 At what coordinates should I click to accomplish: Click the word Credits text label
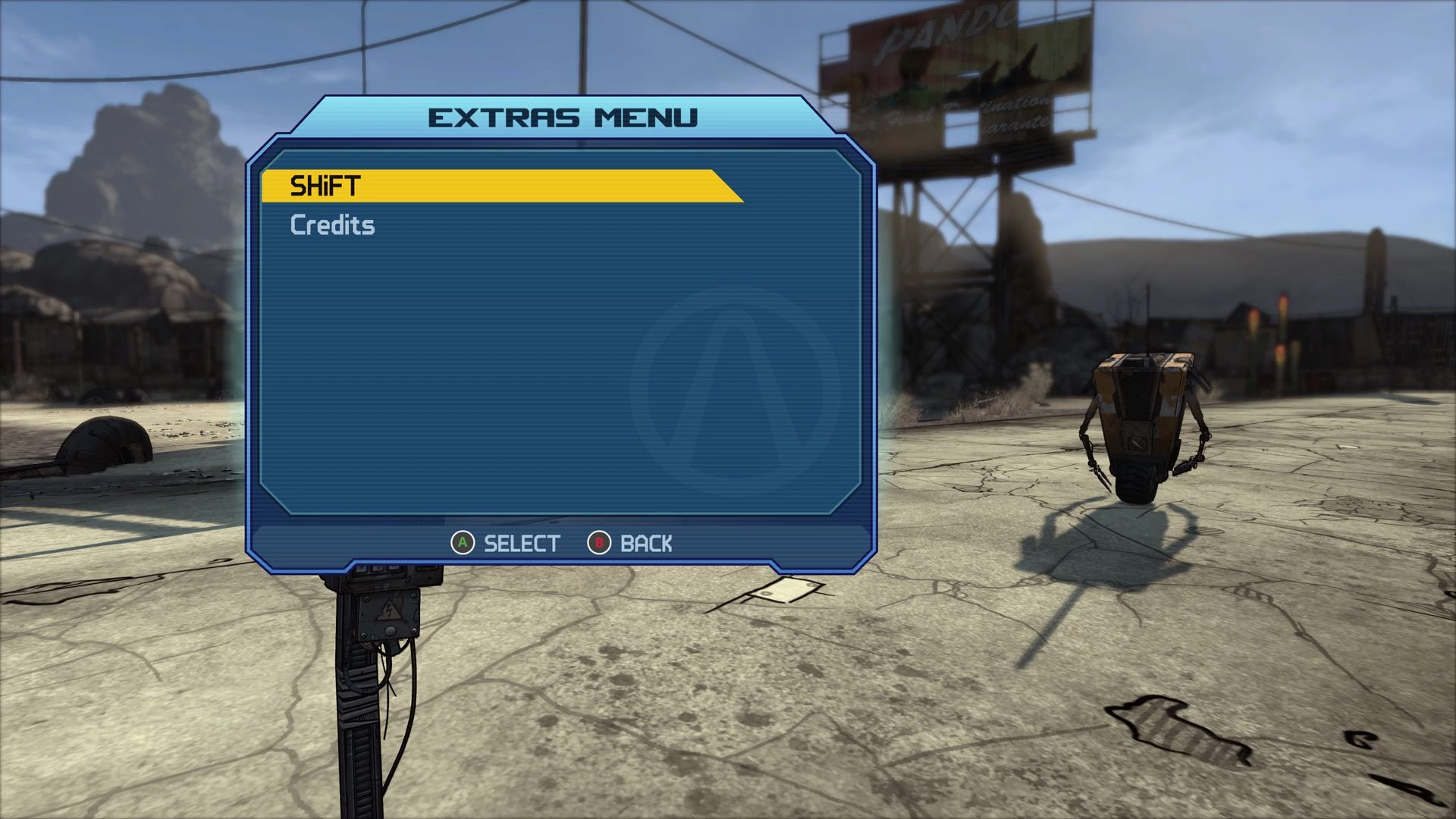pyautogui.click(x=332, y=225)
